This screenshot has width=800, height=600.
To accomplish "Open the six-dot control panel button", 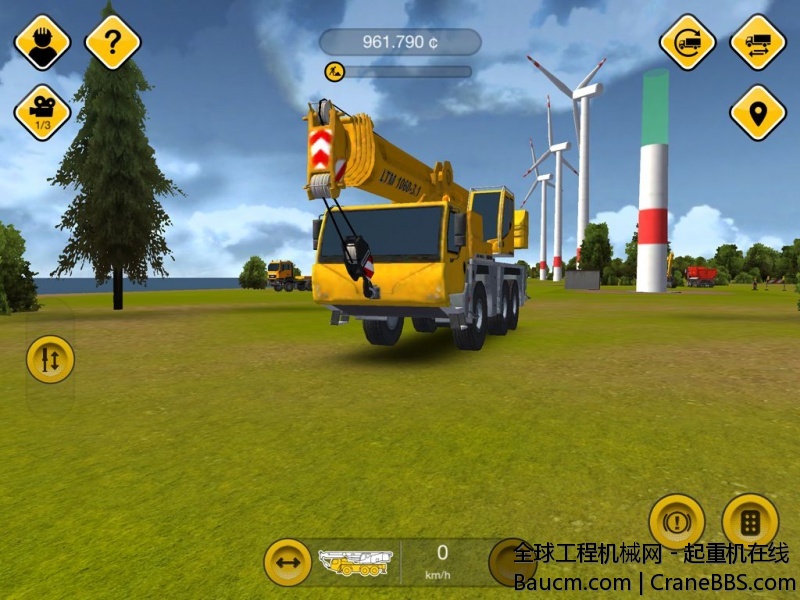I will point(750,522).
